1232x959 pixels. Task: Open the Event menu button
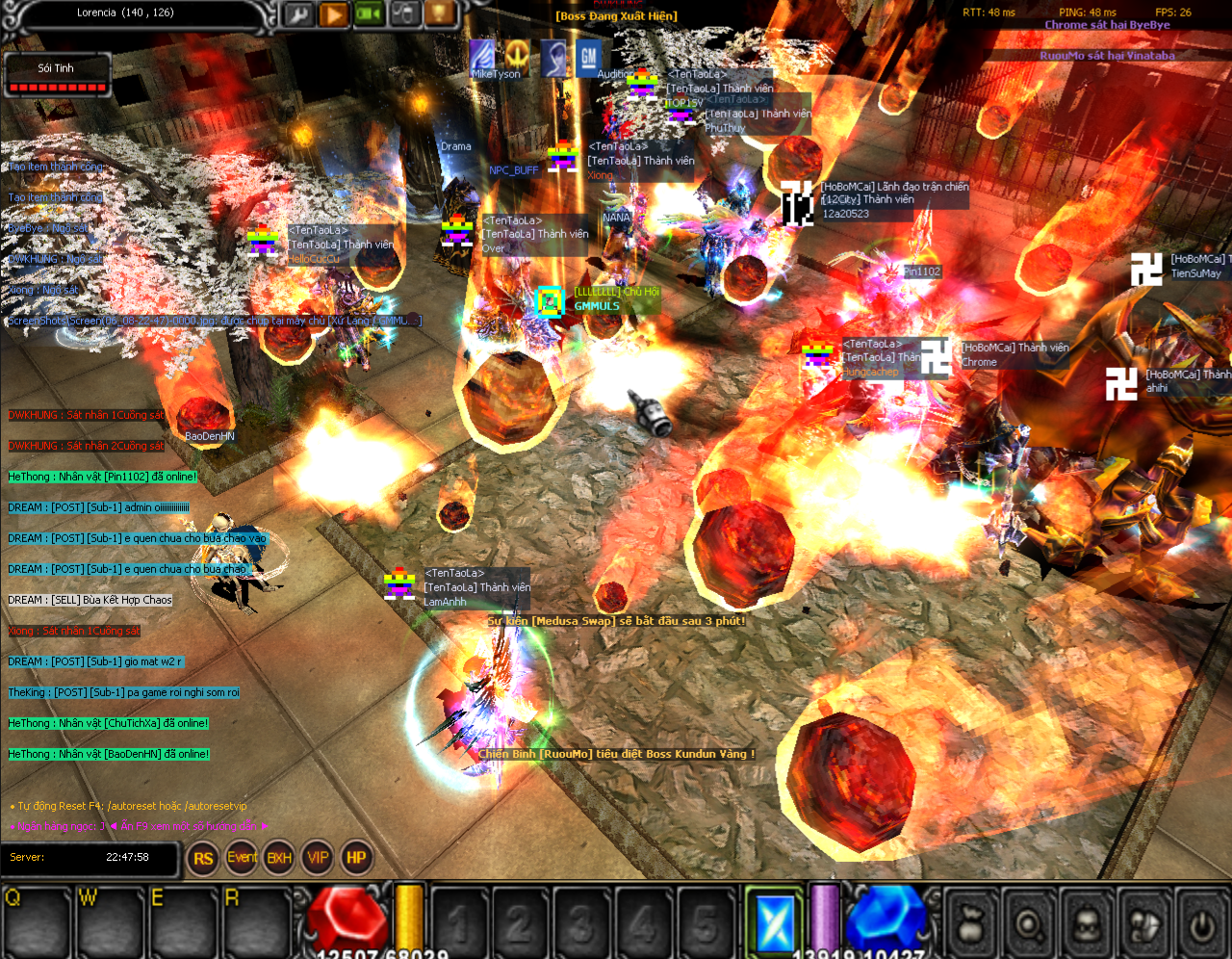[x=242, y=858]
